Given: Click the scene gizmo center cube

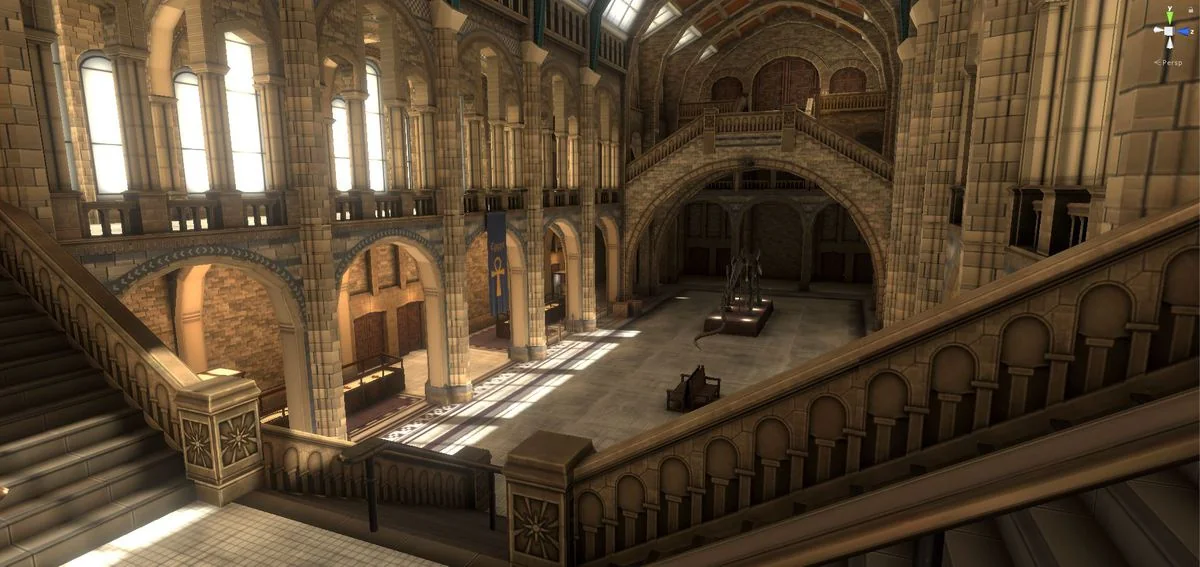Looking at the screenshot, I should click(1169, 31).
